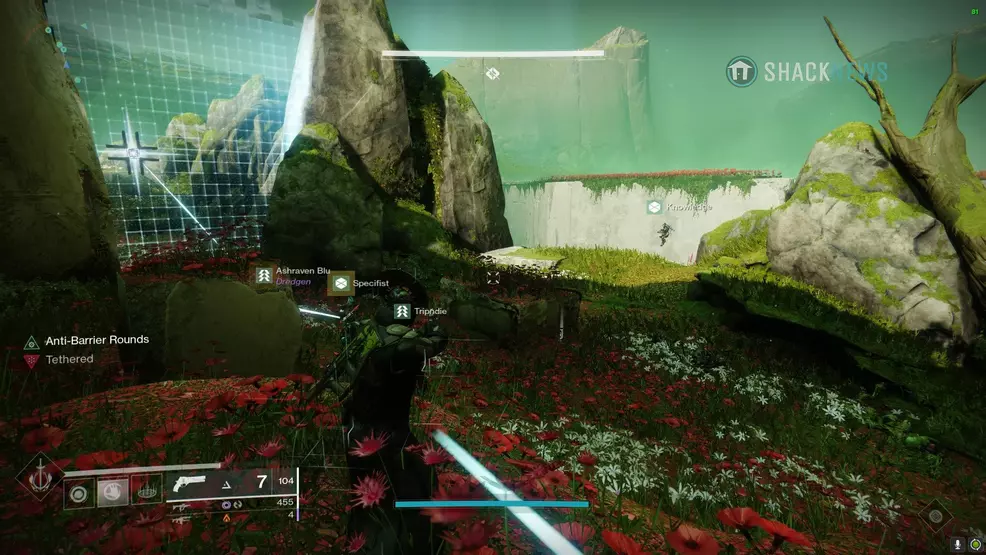
Task: Pick the Trippdie player nameplate
Action: pos(402,312)
